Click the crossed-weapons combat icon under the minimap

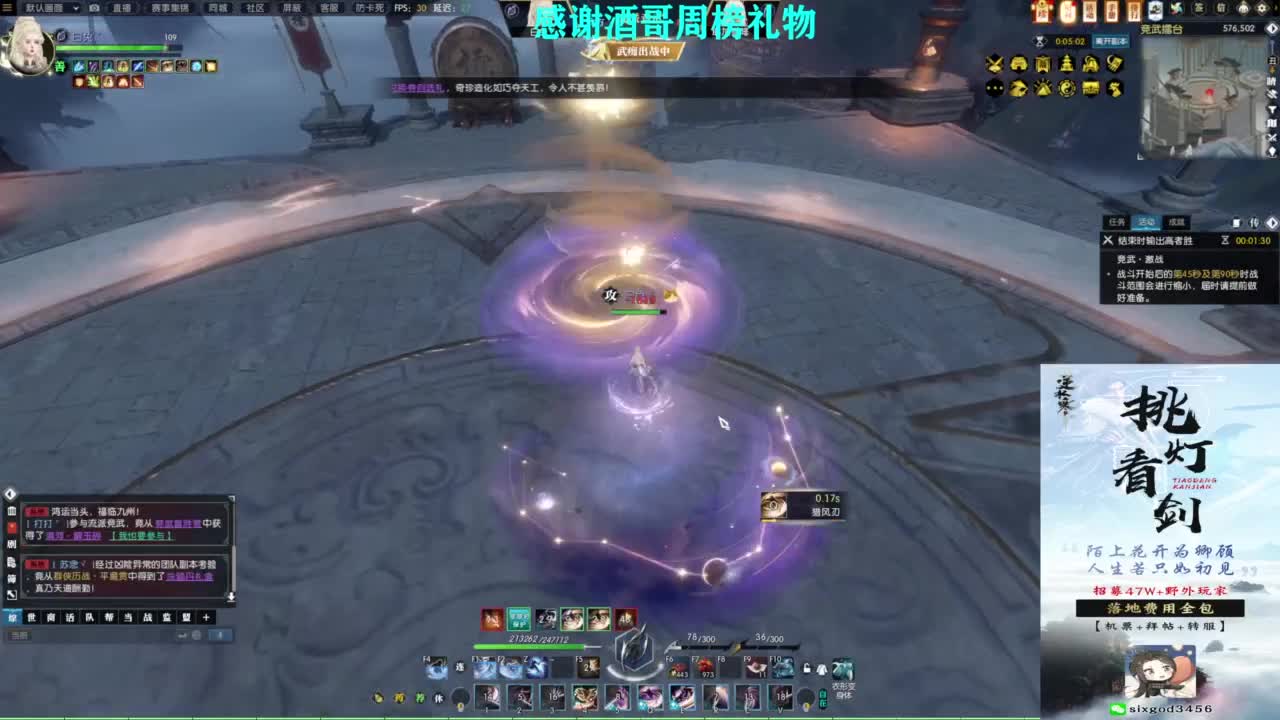point(995,62)
